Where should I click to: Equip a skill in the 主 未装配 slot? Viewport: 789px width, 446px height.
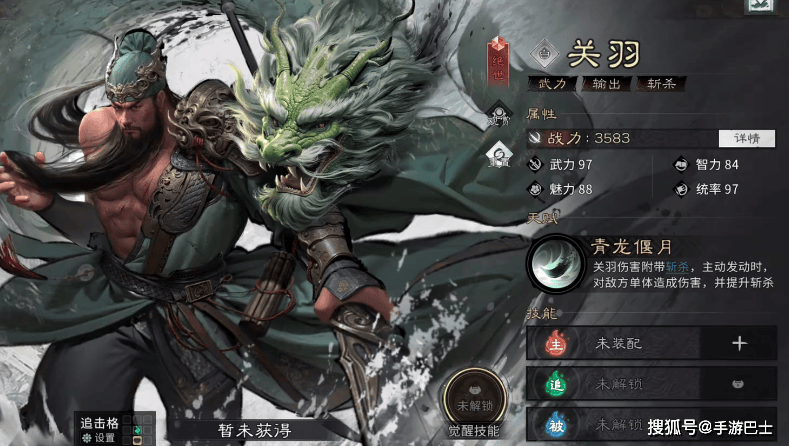(739, 343)
